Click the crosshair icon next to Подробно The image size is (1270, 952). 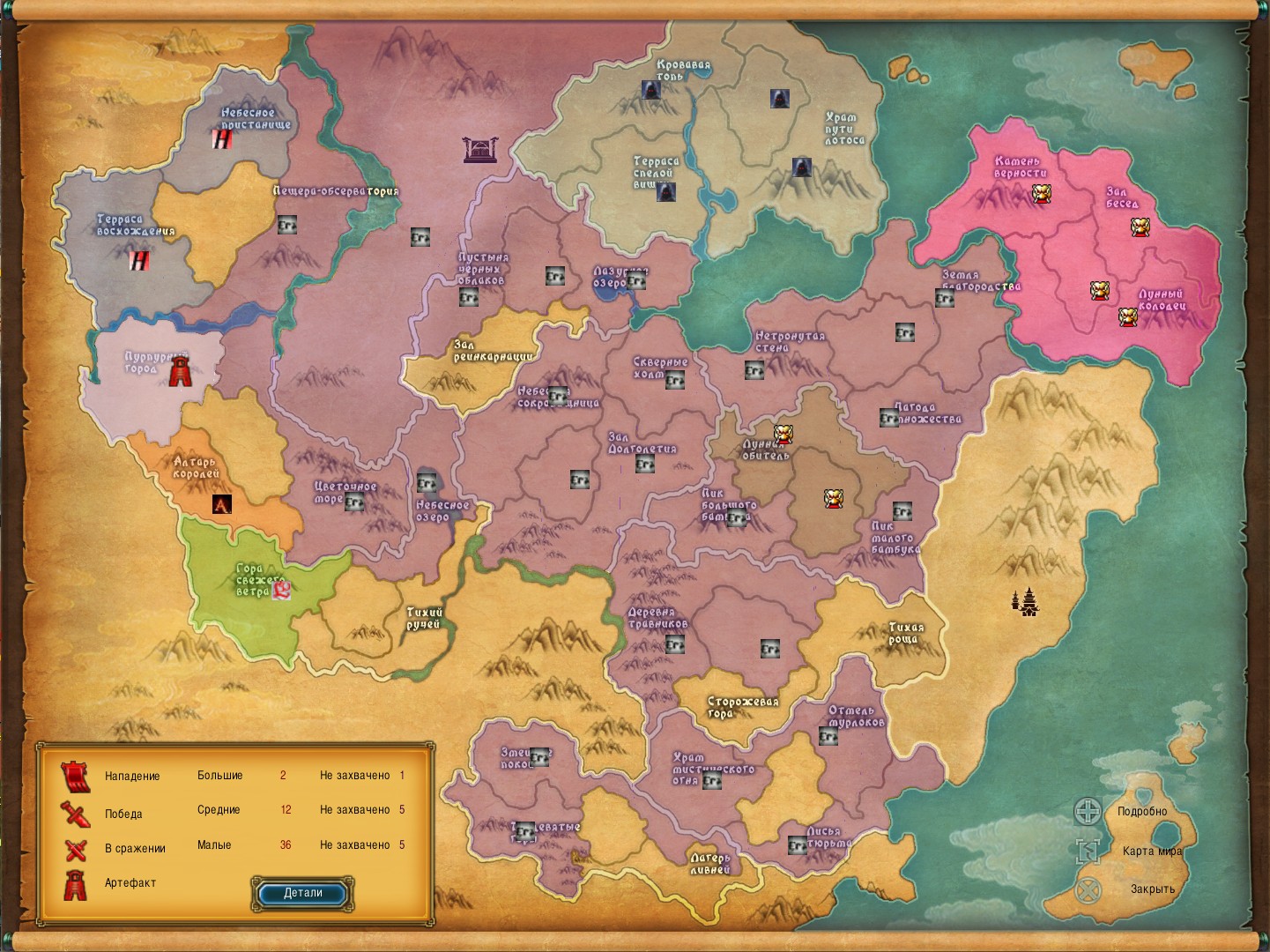1088,811
